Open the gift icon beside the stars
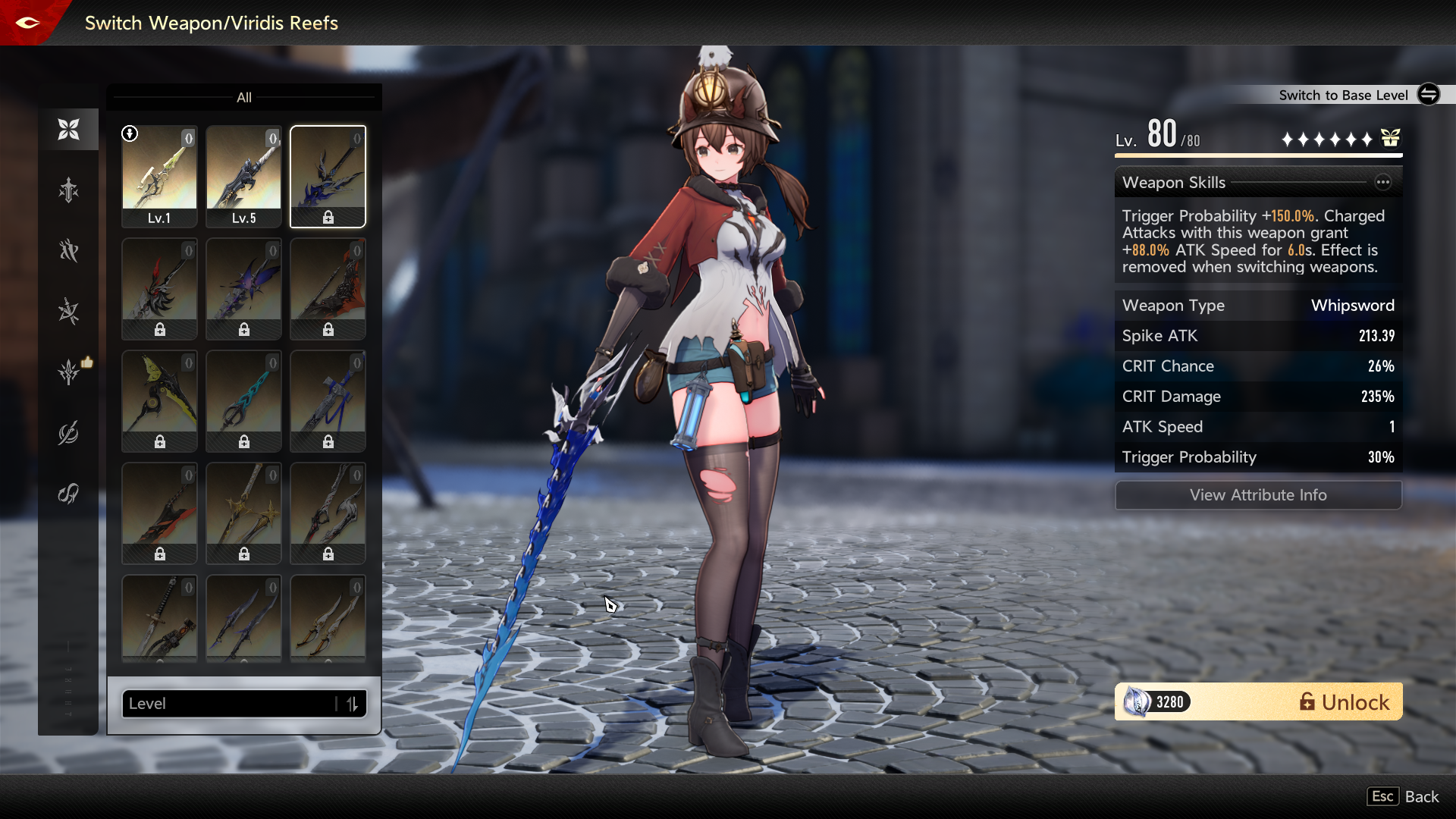 [x=1390, y=139]
